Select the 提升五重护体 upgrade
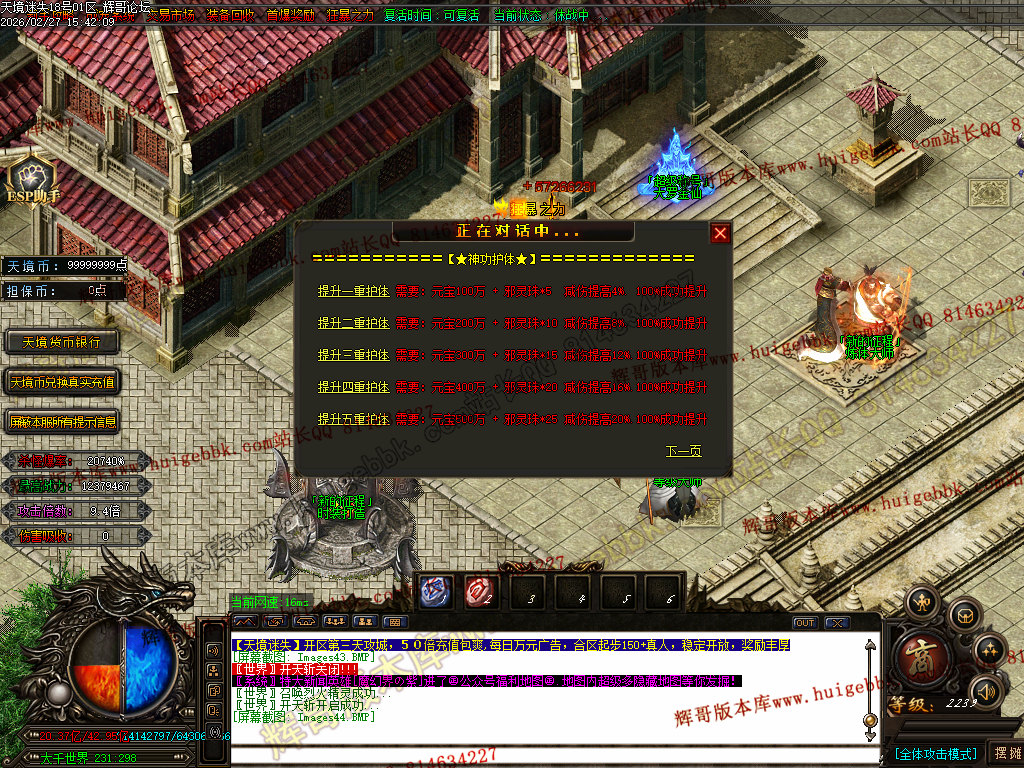This screenshot has width=1024, height=768. point(353,419)
